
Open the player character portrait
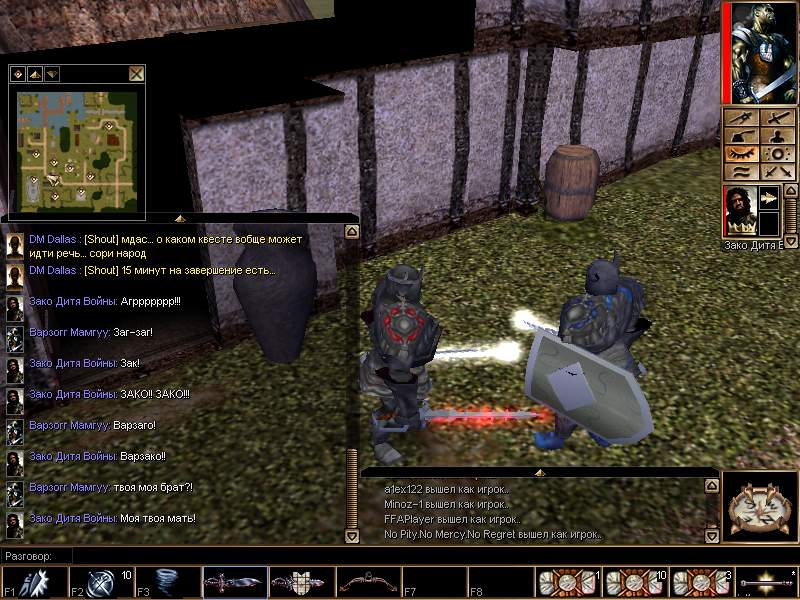(x=759, y=52)
